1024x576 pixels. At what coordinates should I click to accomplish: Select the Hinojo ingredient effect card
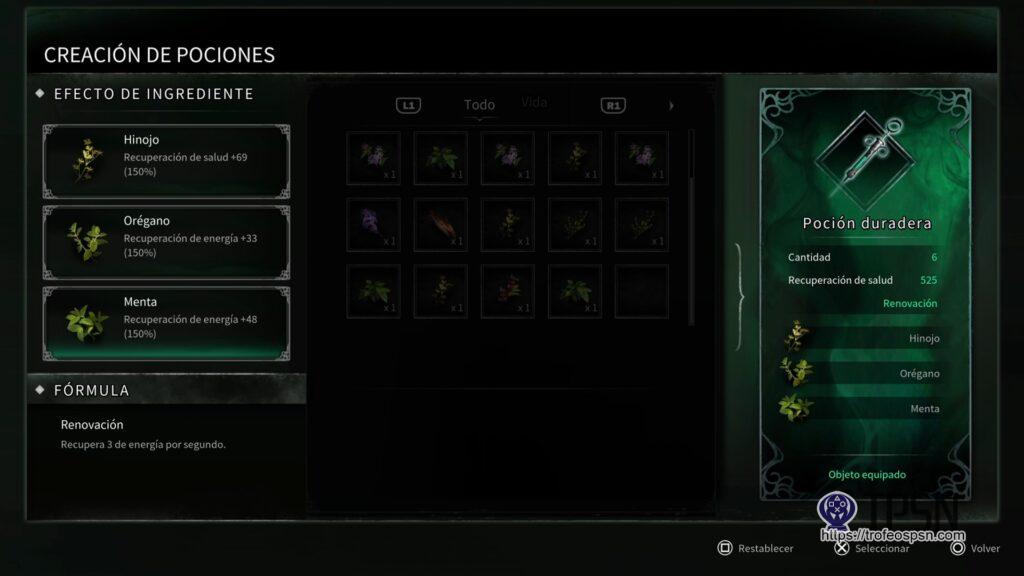tap(166, 161)
